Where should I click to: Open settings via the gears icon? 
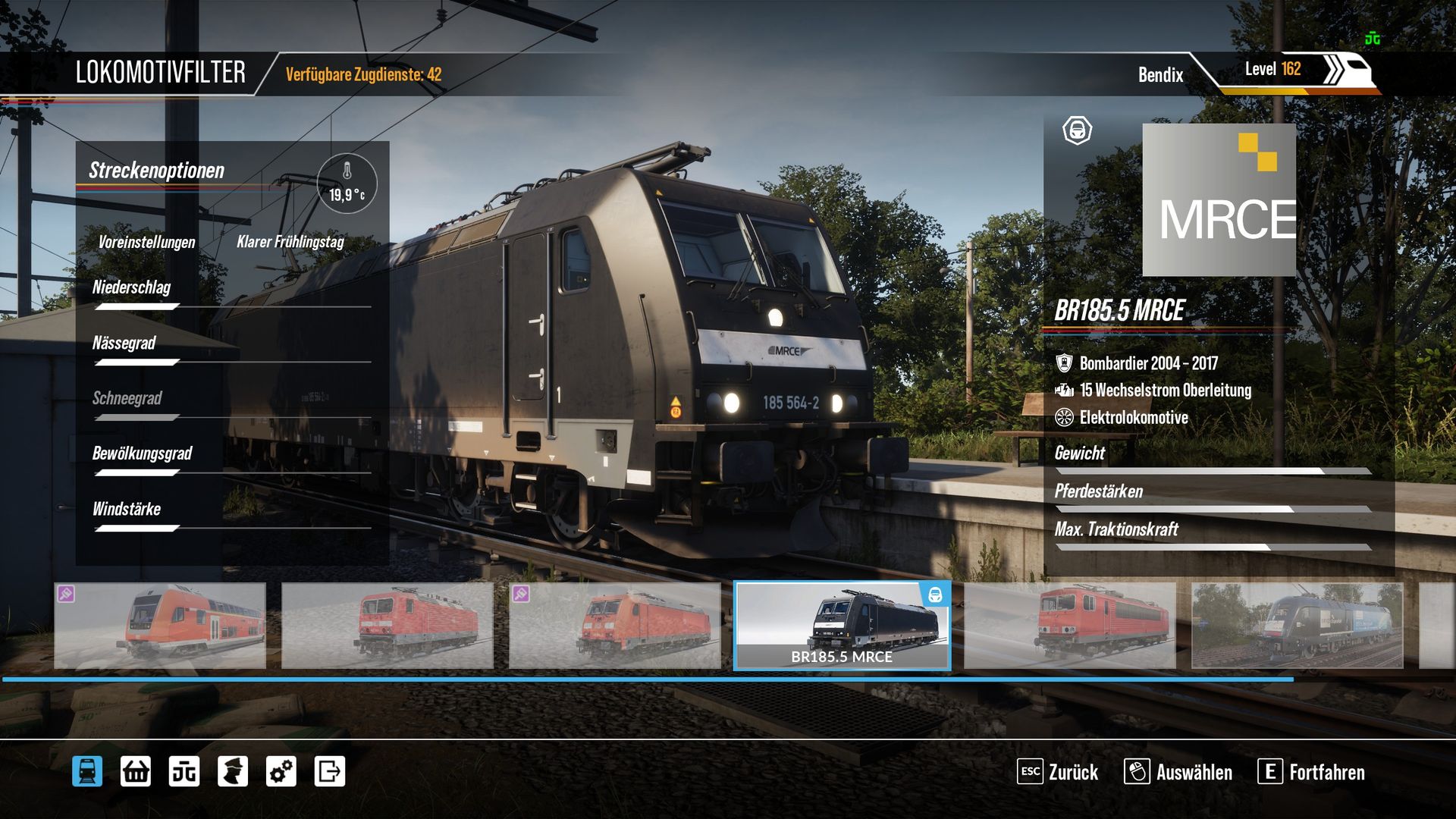point(281,772)
